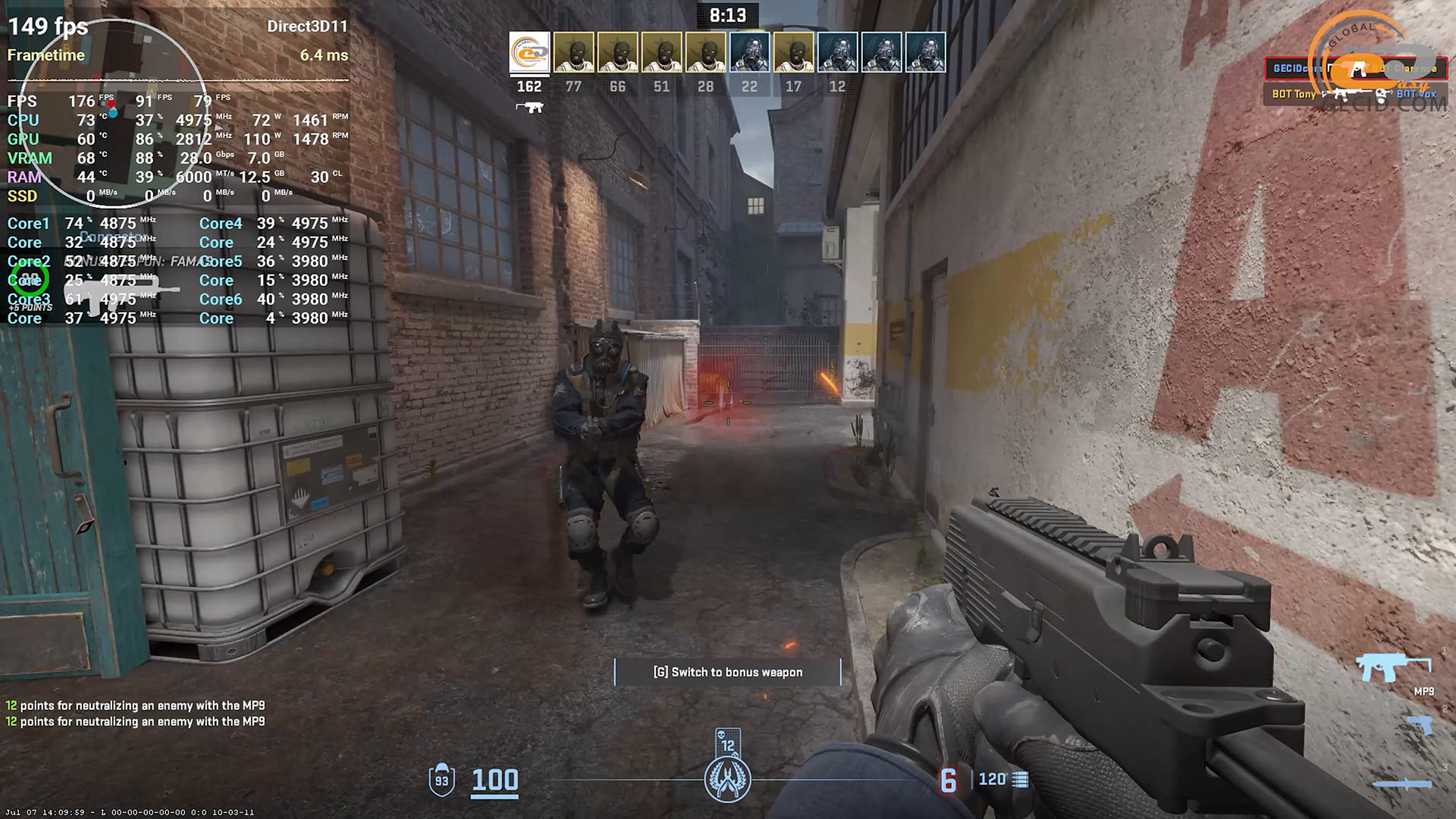Select the gas-mask avatar scoring 12
The width and height of the screenshot is (1456, 819).
click(837, 52)
